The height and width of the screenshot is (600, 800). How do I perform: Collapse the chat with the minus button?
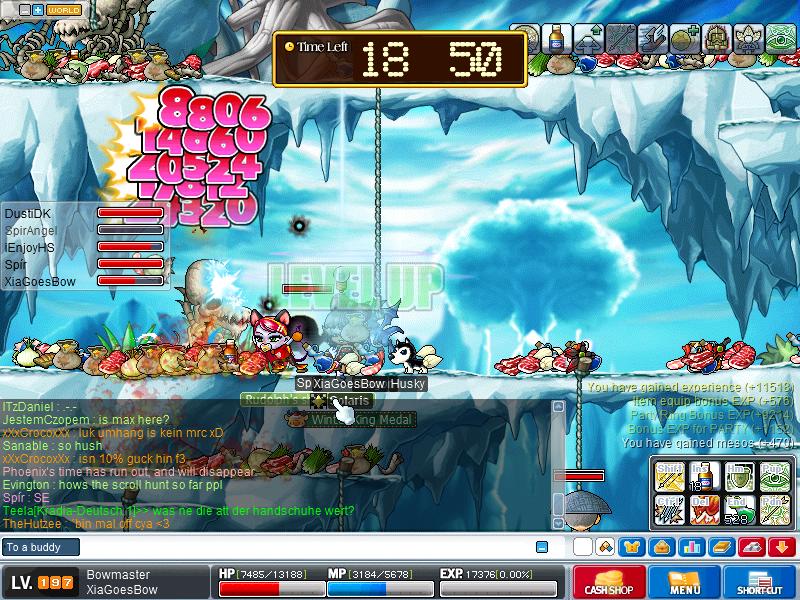pyautogui.click(x=542, y=547)
